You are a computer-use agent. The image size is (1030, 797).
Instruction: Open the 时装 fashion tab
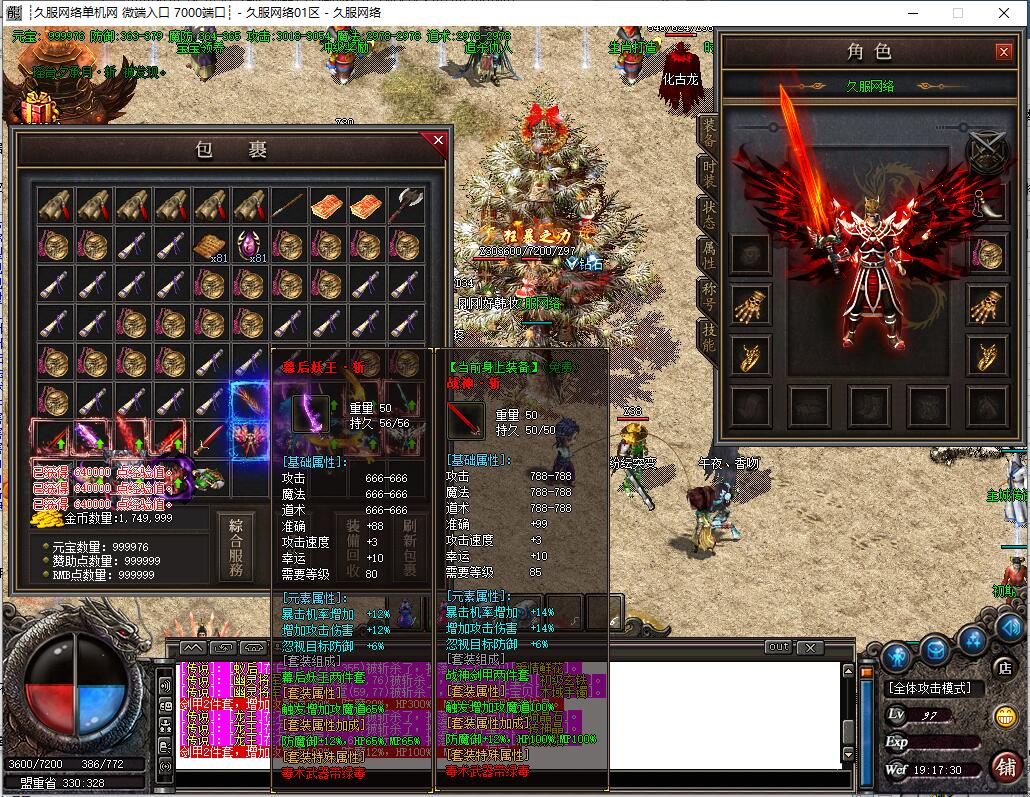pyautogui.click(x=708, y=171)
